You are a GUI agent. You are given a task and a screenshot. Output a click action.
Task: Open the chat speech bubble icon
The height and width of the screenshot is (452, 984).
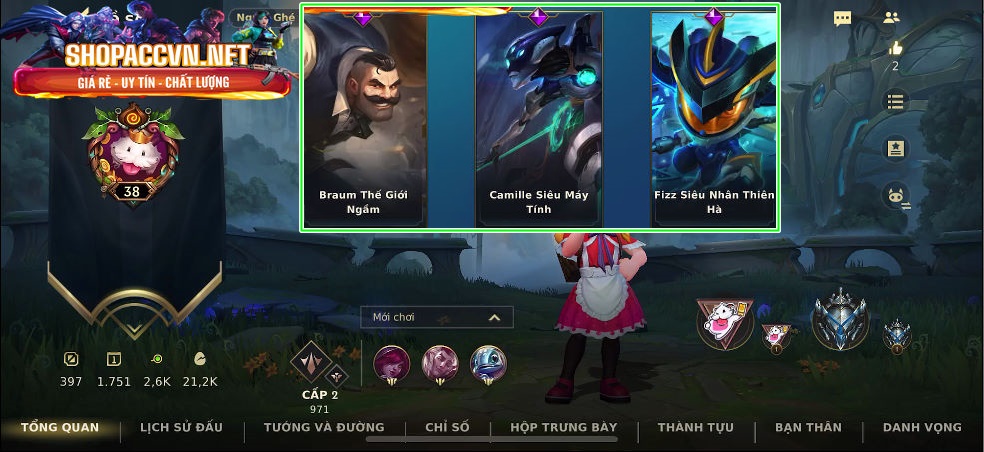[x=843, y=18]
